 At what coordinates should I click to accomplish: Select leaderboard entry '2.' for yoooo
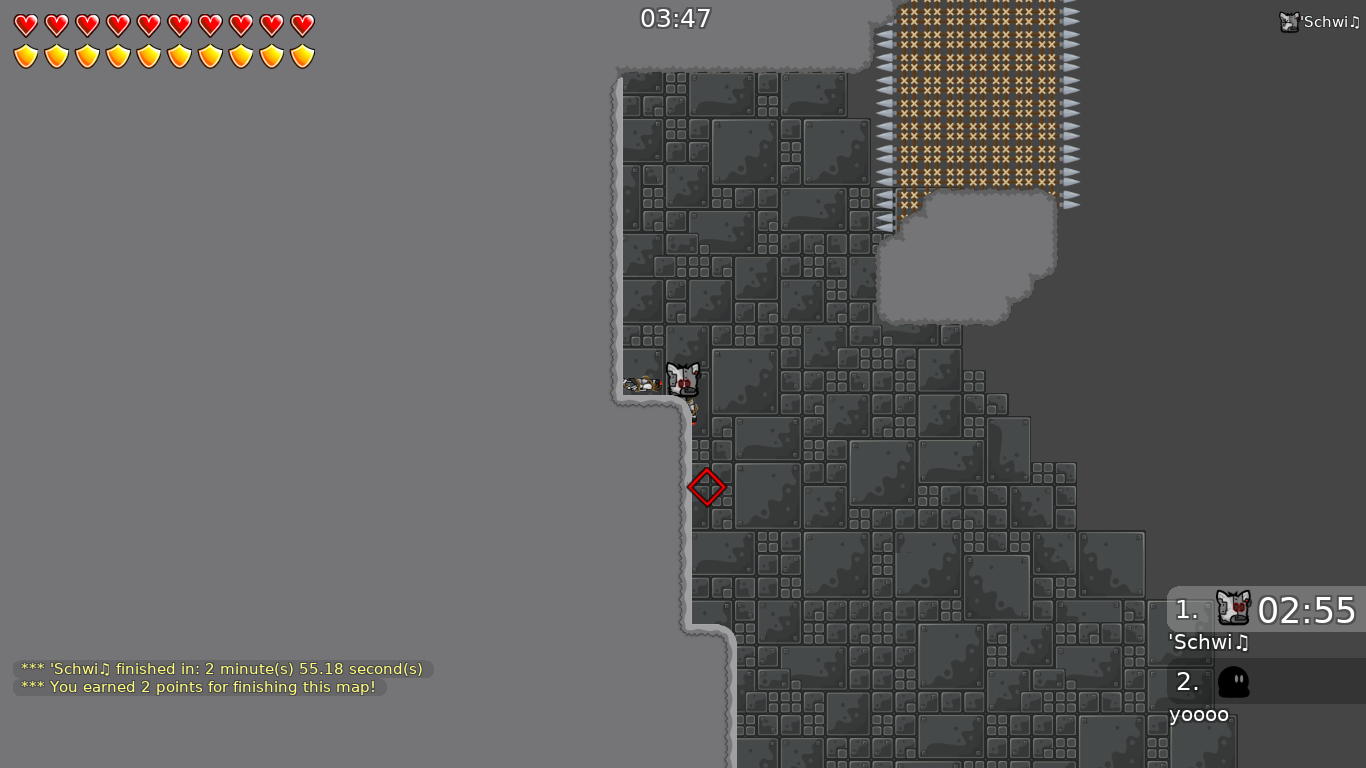tap(1187, 681)
